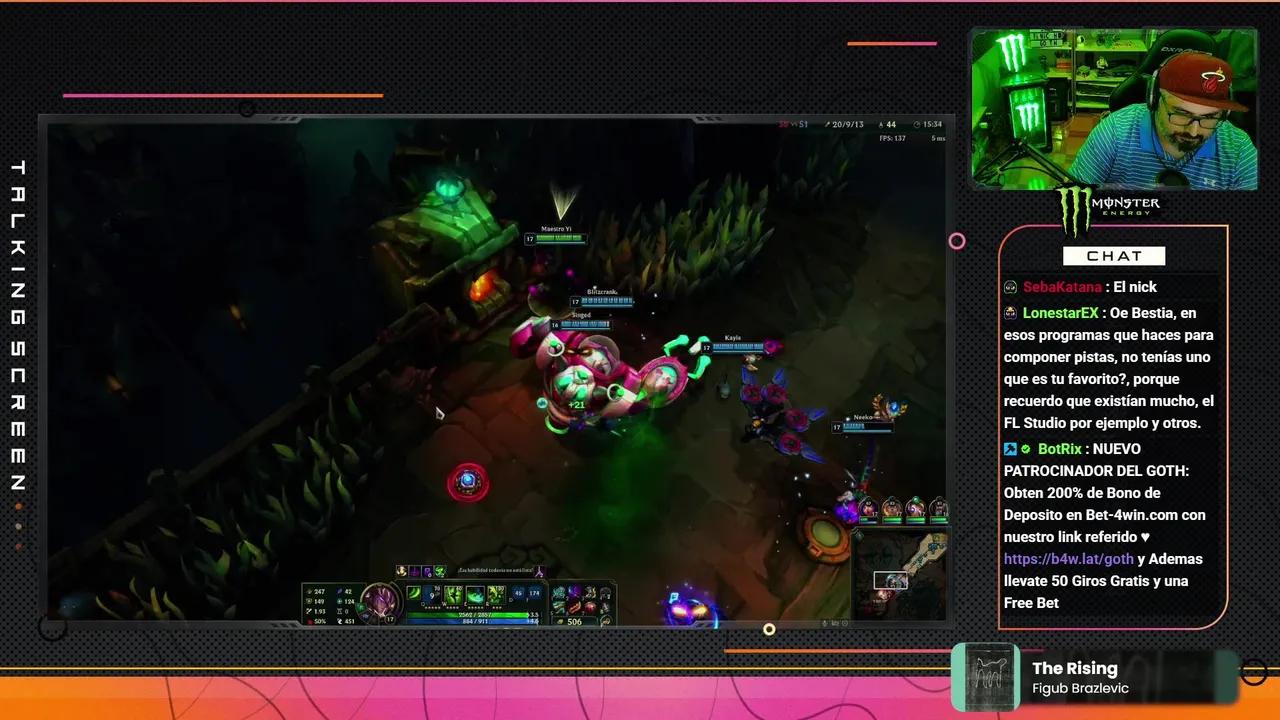Click the SebaKatana username in chat
Image resolution: width=1280 pixels, height=720 pixels.
click(x=1062, y=287)
